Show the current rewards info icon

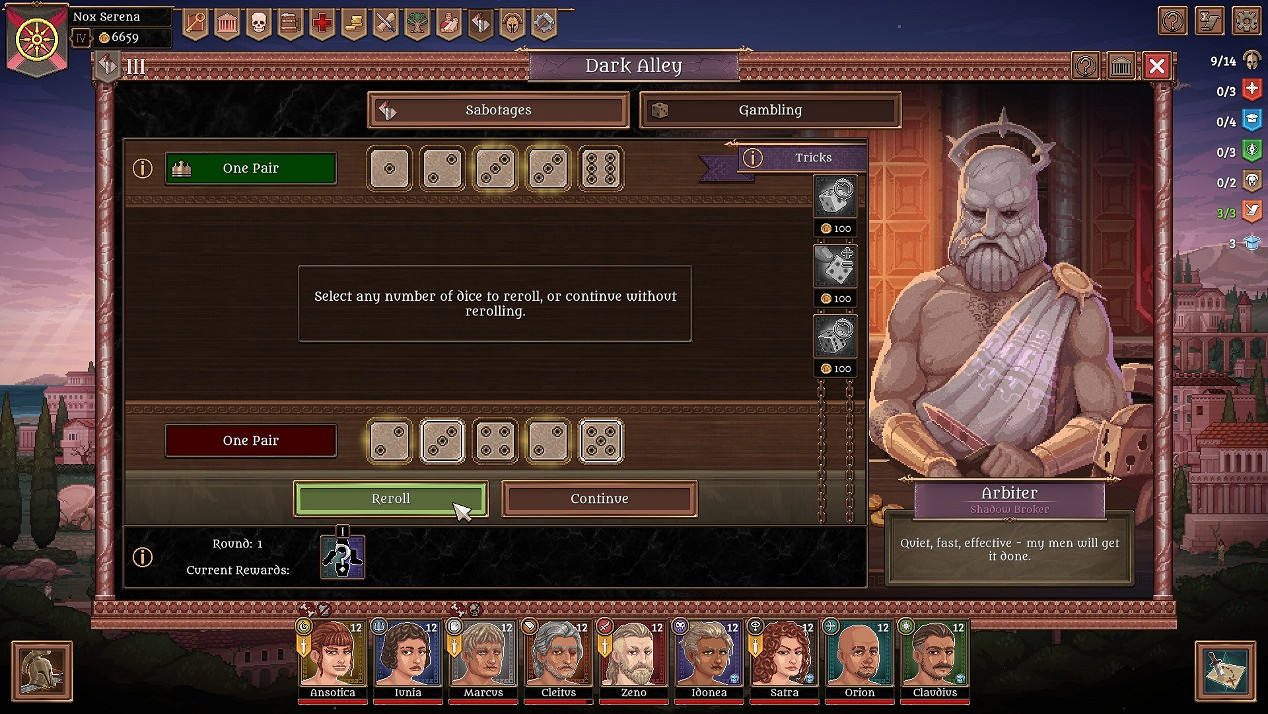pos(143,557)
